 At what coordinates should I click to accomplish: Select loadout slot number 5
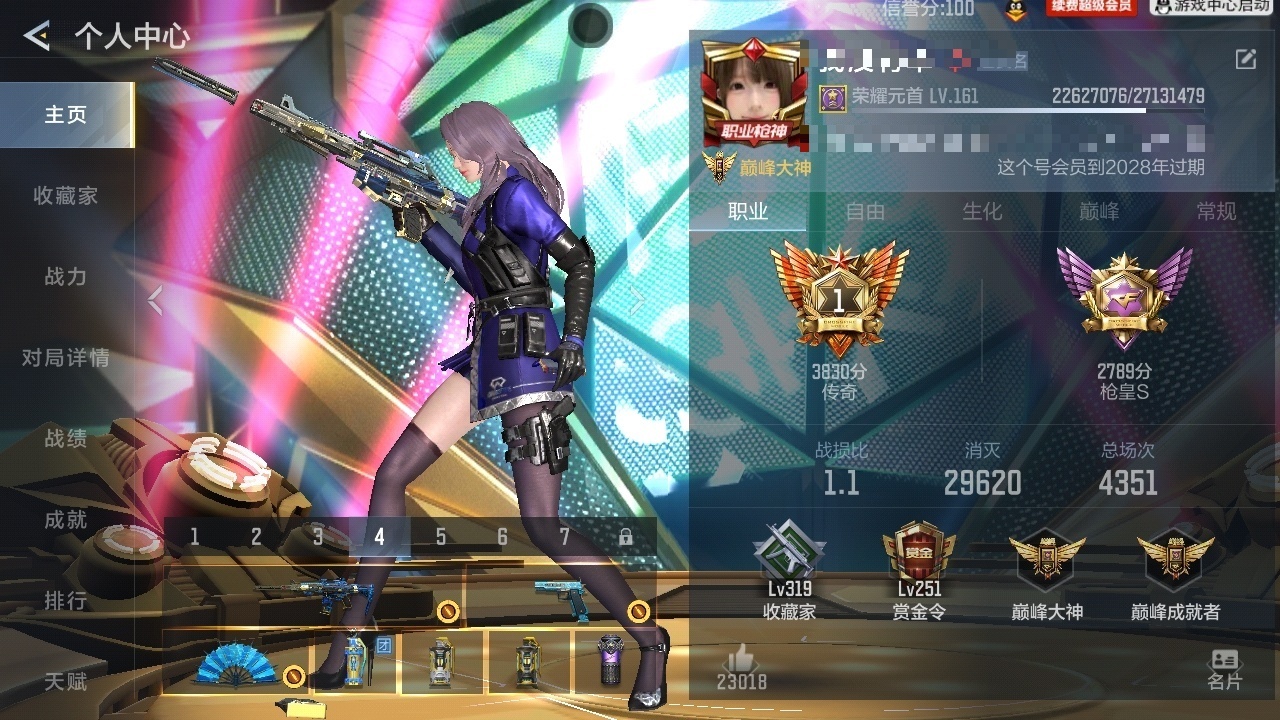pyautogui.click(x=441, y=537)
